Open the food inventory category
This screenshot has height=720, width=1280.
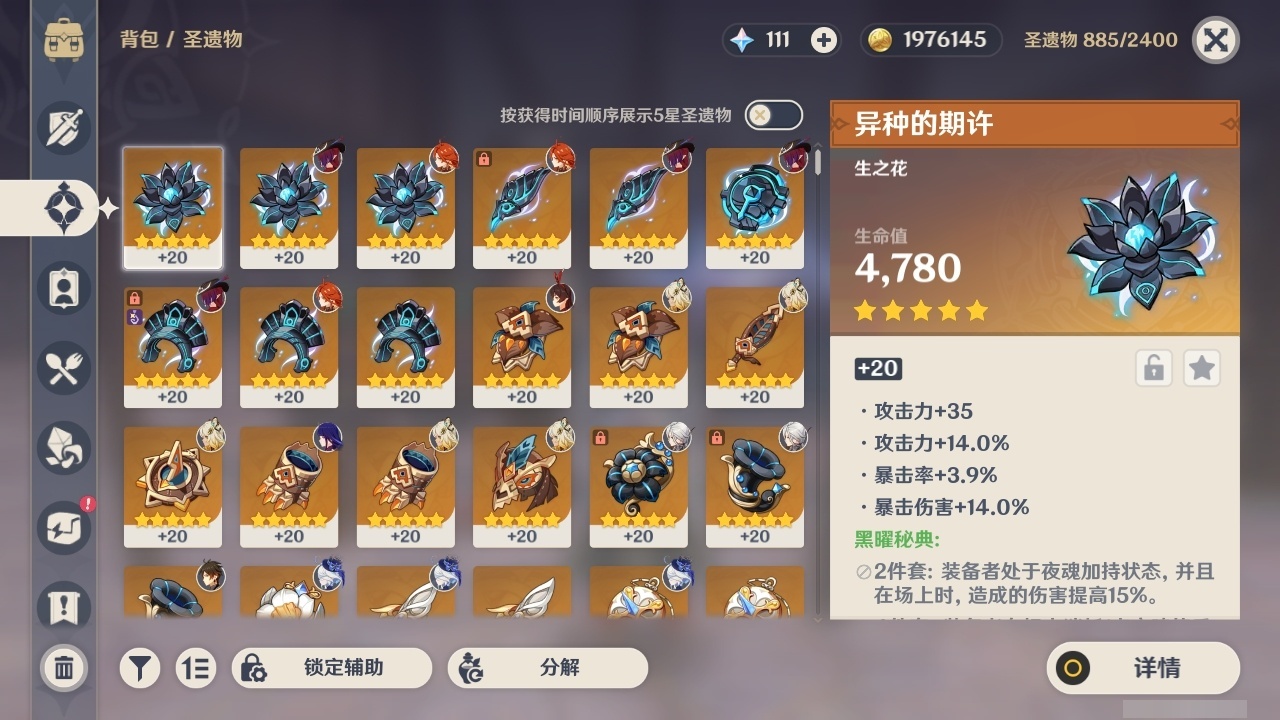tap(62, 368)
